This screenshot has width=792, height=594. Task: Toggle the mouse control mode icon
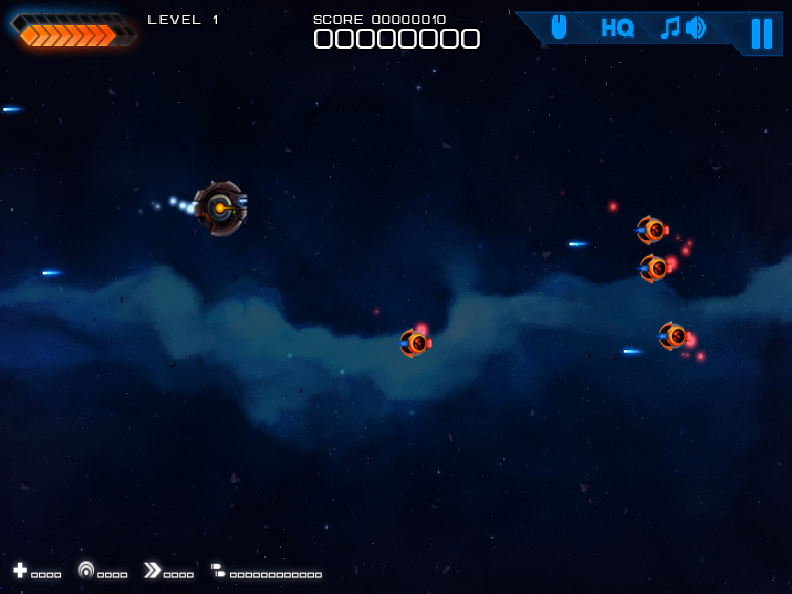pos(558,28)
